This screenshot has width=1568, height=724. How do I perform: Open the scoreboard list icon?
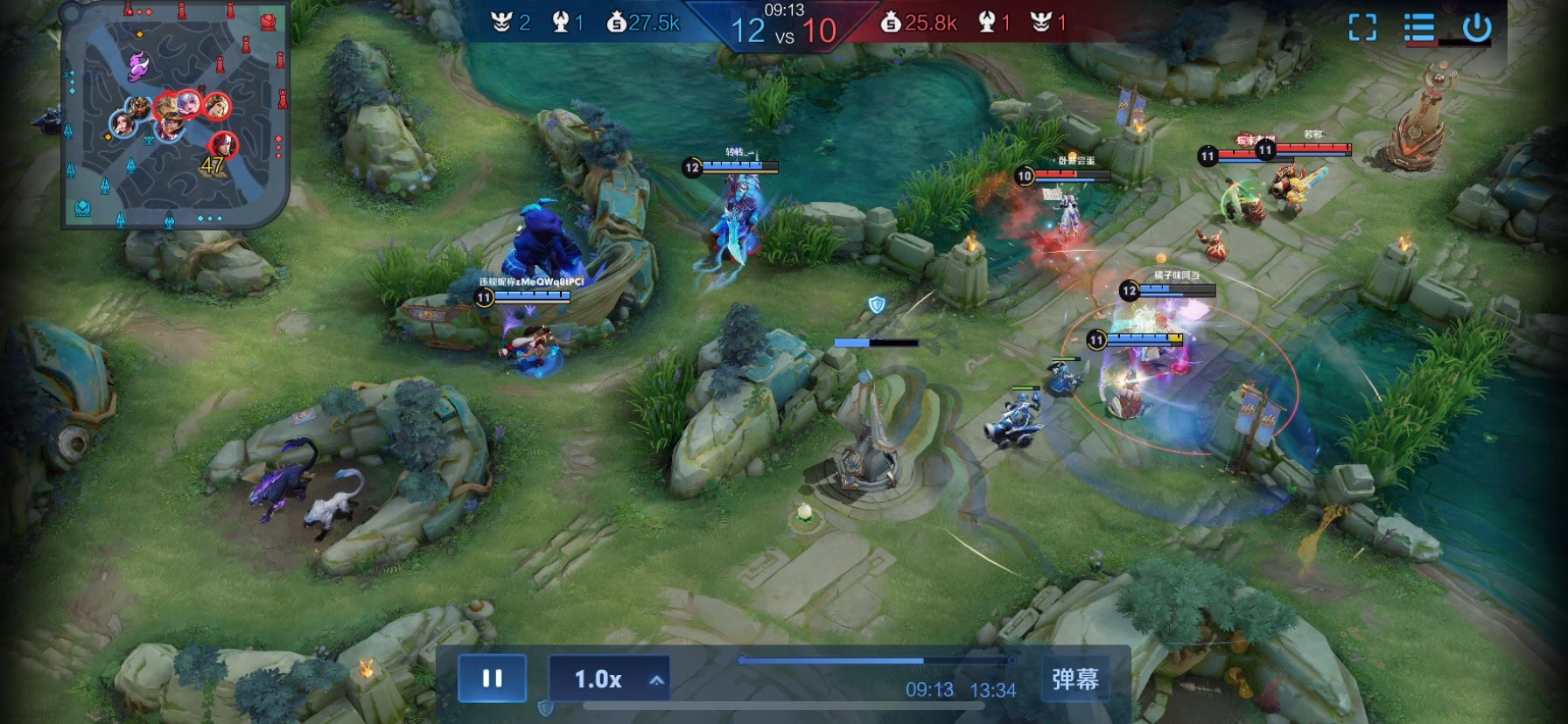pyautogui.click(x=1418, y=28)
